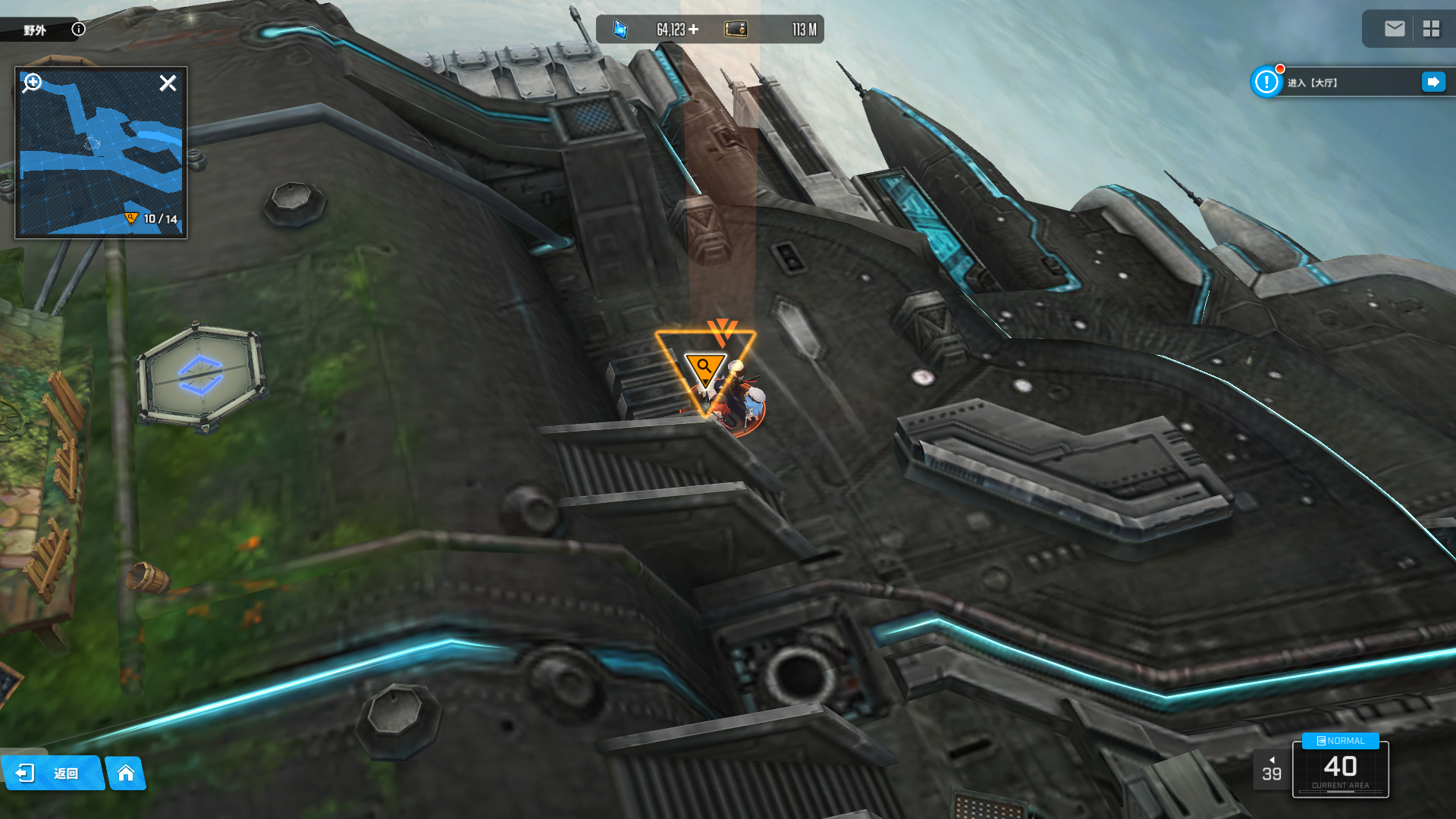This screenshot has width=1456, height=819.
Task: Click the 返回 back button
Action: [52, 773]
